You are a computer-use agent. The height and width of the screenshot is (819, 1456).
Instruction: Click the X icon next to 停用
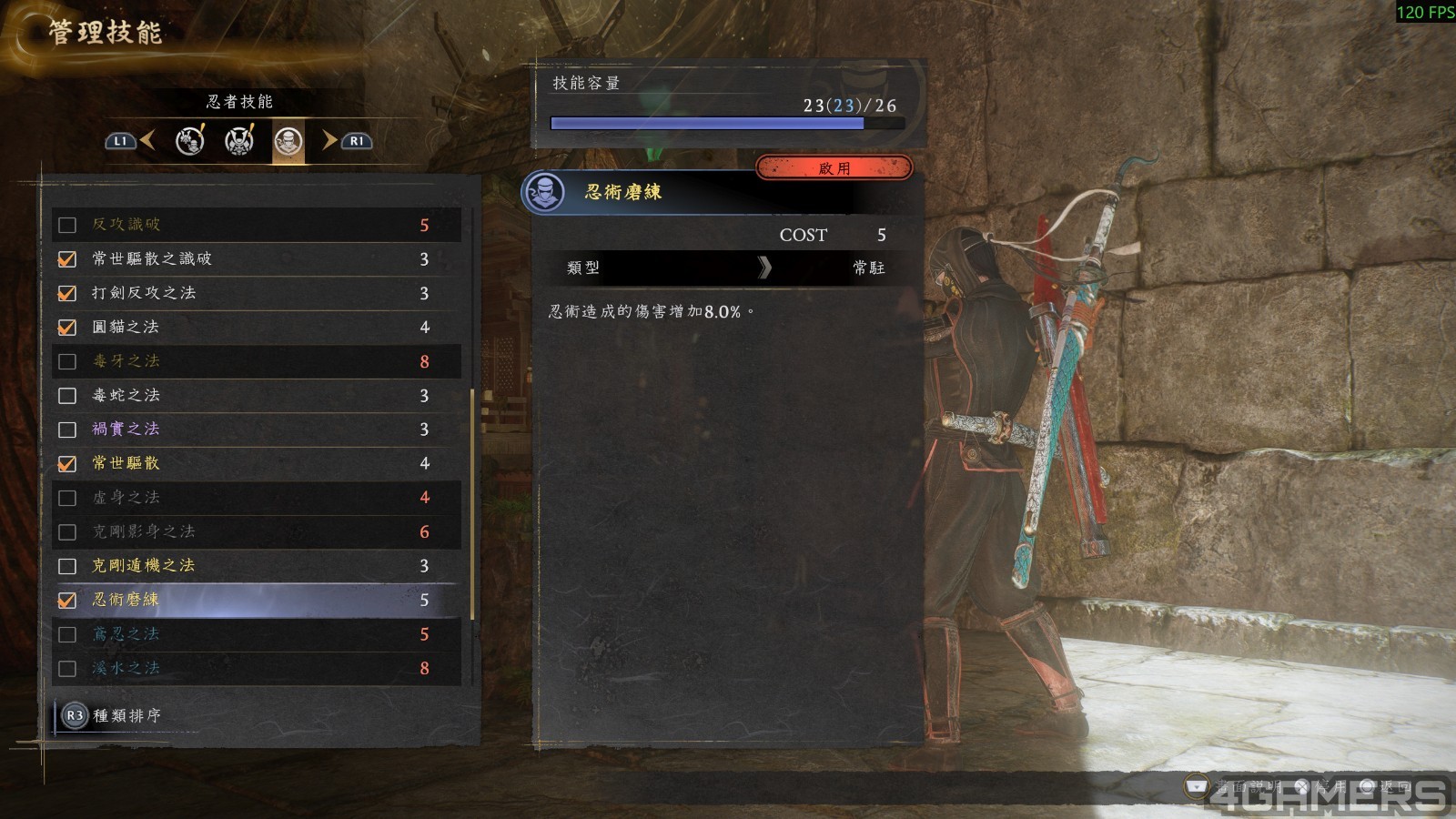coord(1304,786)
